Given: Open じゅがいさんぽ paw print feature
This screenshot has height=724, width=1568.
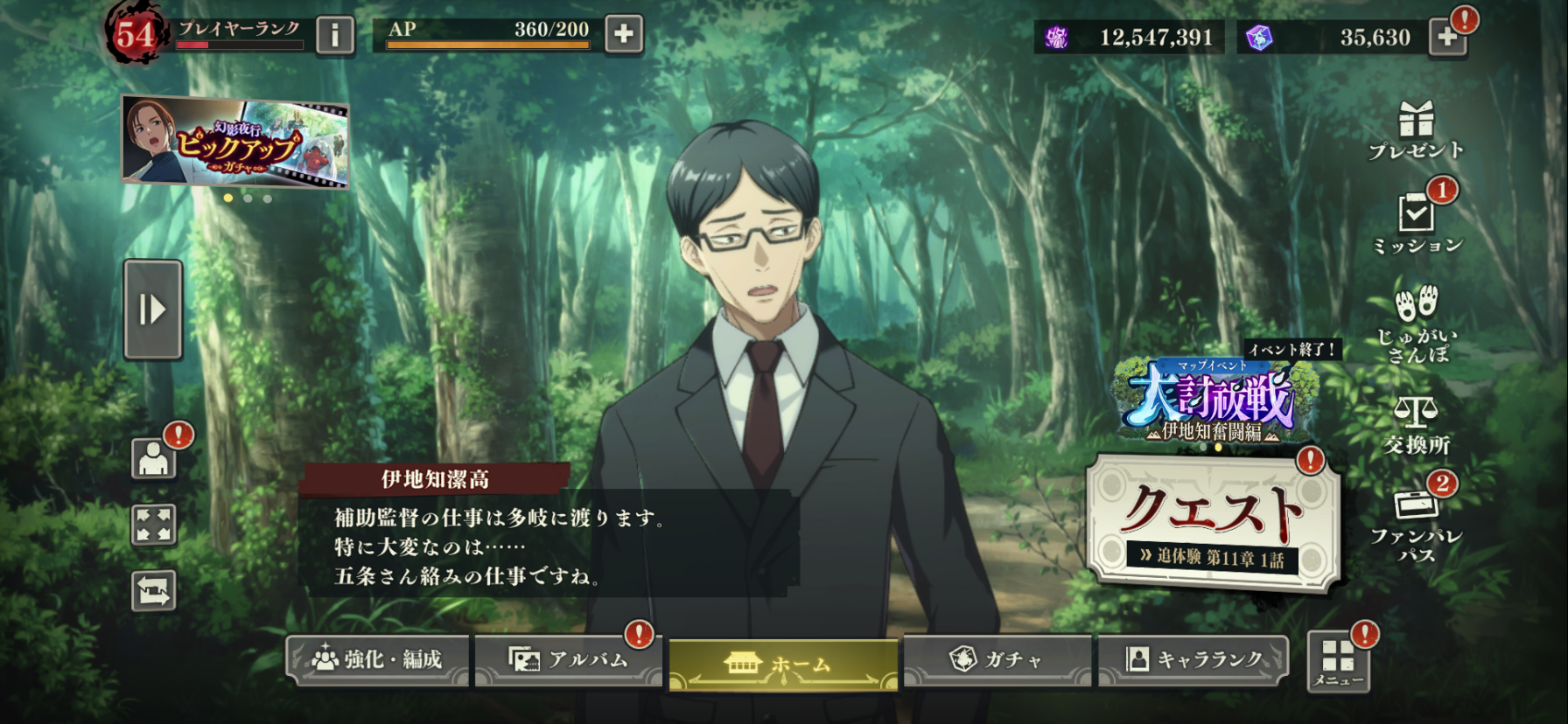Looking at the screenshot, I should (x=1417, y=322).
